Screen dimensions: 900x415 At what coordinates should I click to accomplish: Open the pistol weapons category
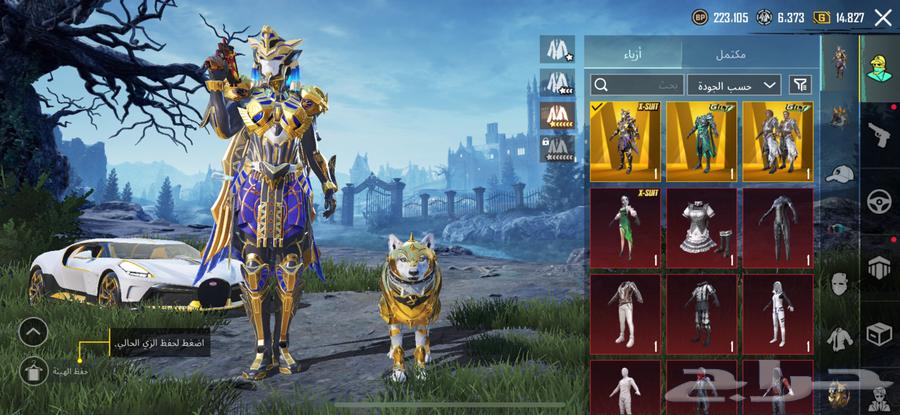pos(880,132)
